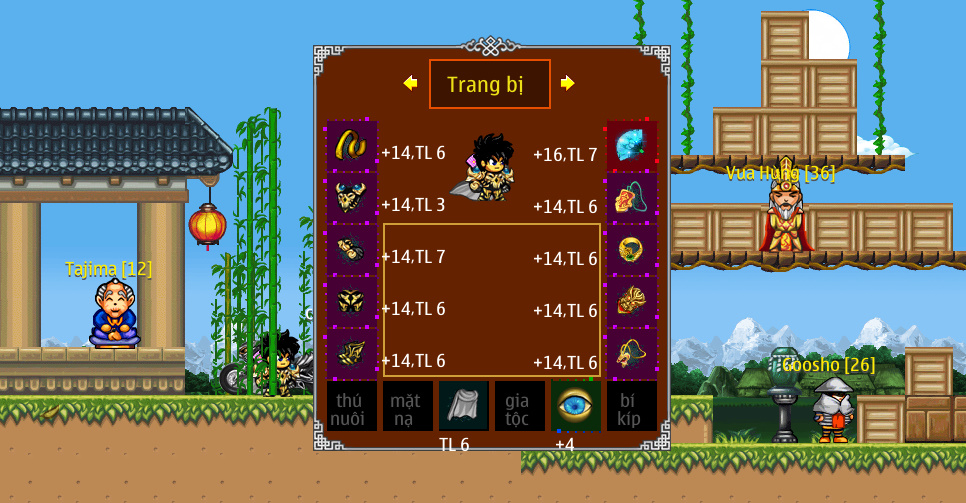Select the gold ring slot
966x503 pixels.
pos(632,250)
